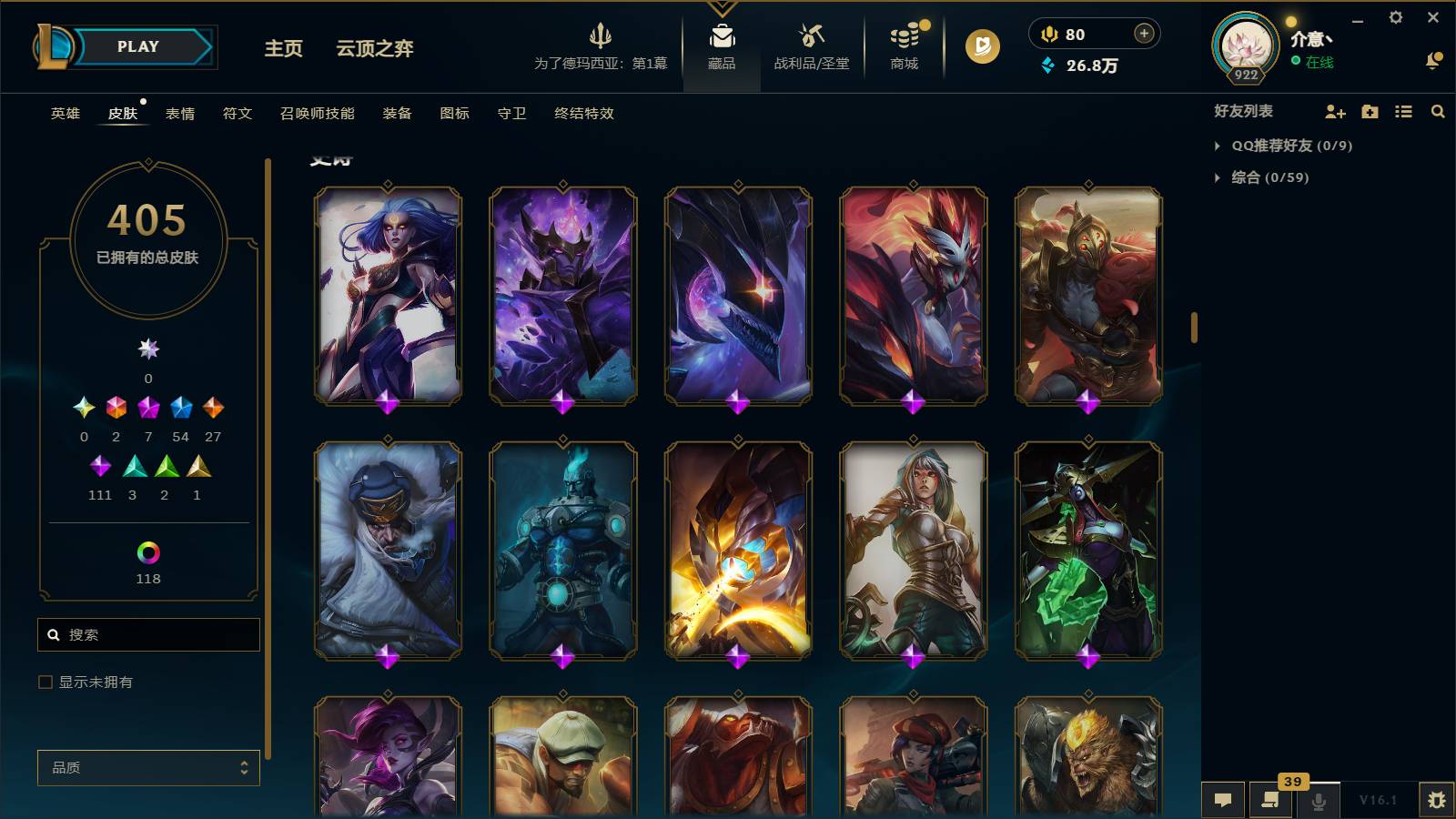Open the 云顶之弈 menu item
Viewport: 1456px width, 819px height.
click(x=374, y=50)
